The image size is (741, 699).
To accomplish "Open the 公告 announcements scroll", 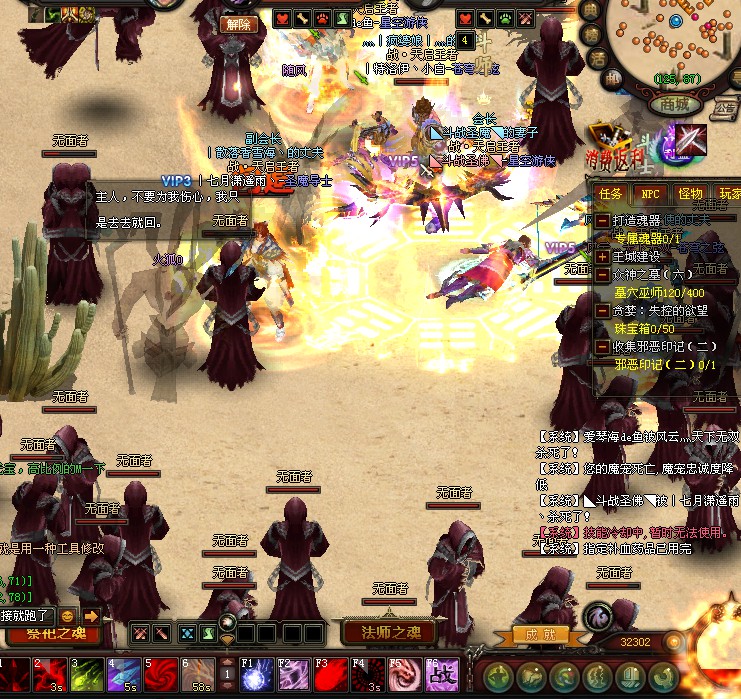I will (x=726, y=108).
